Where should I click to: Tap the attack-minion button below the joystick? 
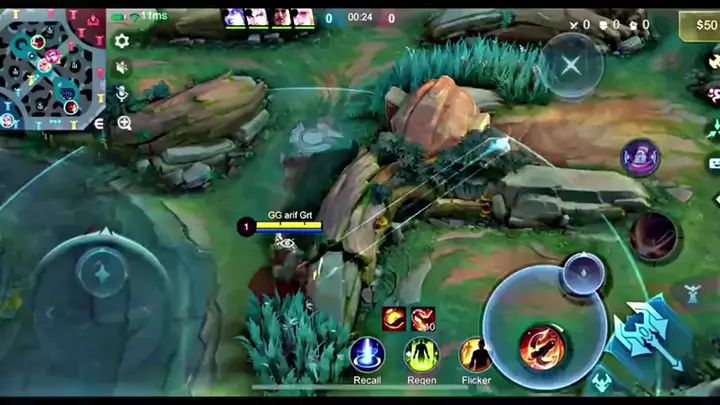point(601,382)
